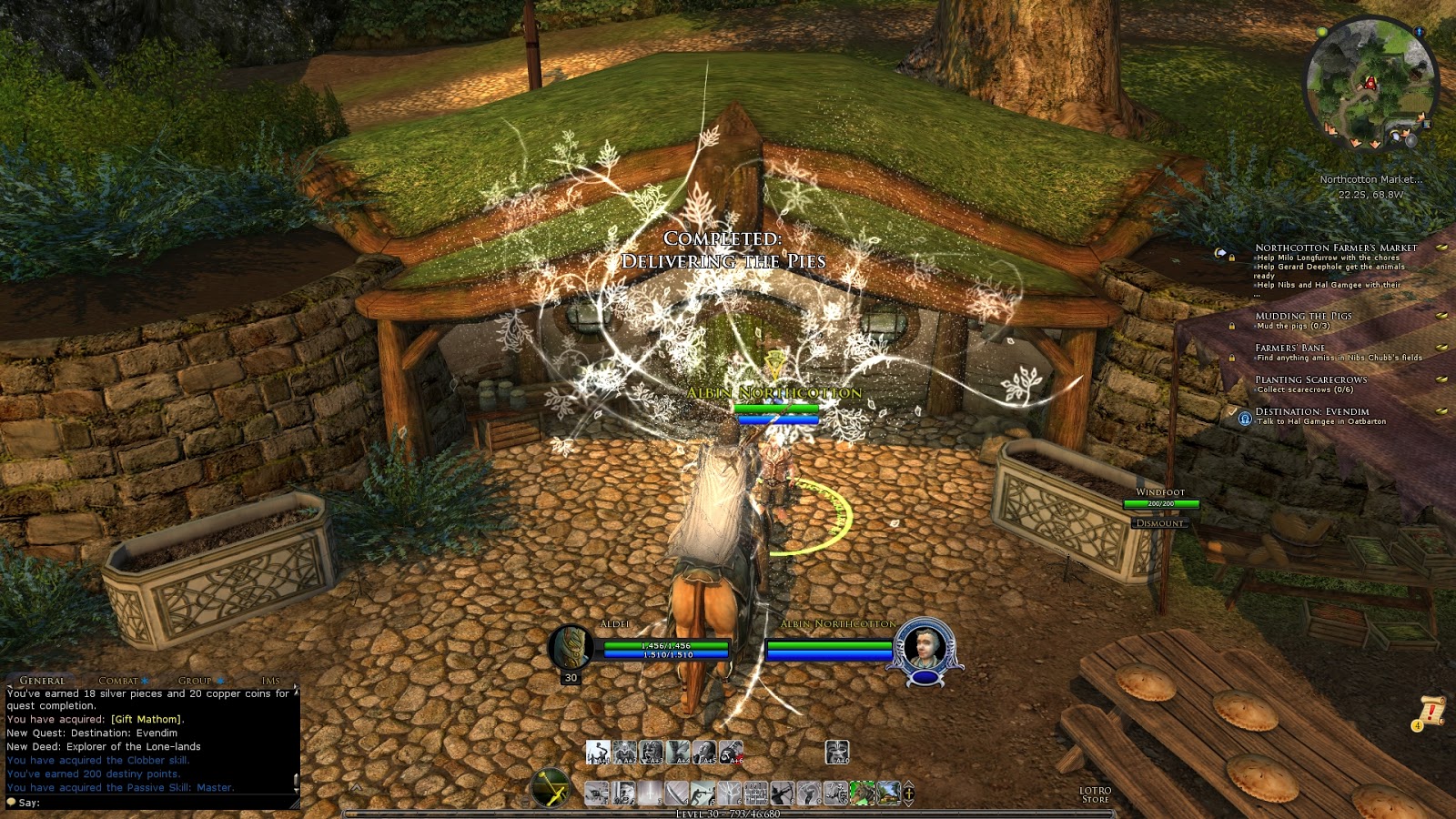
Task: Click Aldei's player portrait
Action: (571, 646)
